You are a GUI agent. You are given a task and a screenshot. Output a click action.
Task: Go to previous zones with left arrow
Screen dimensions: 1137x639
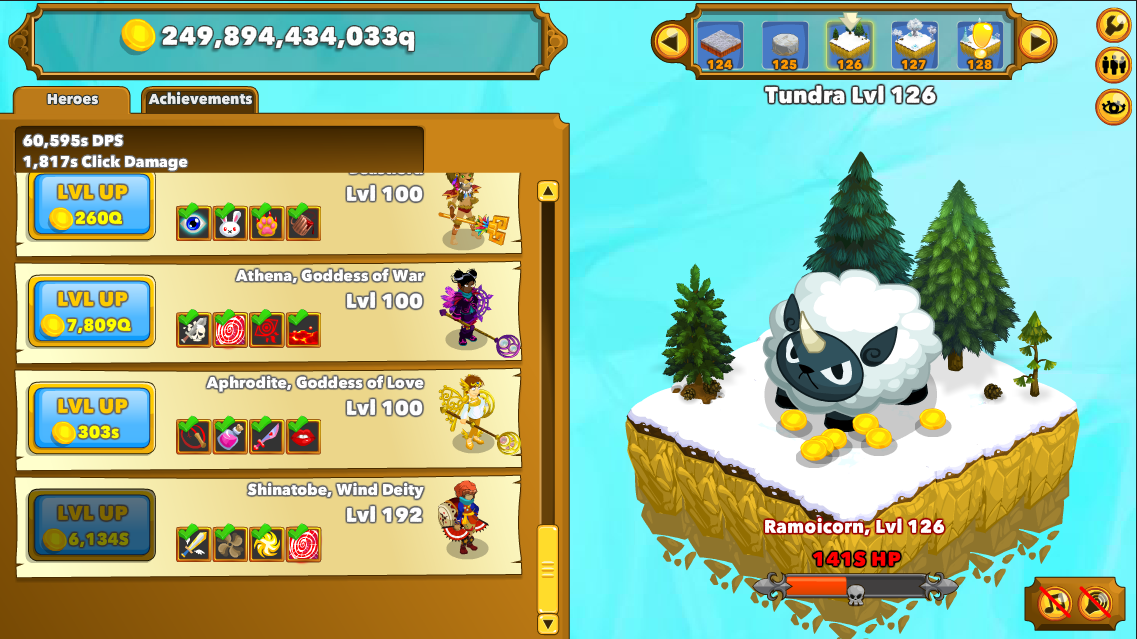(x=669, y=42)
